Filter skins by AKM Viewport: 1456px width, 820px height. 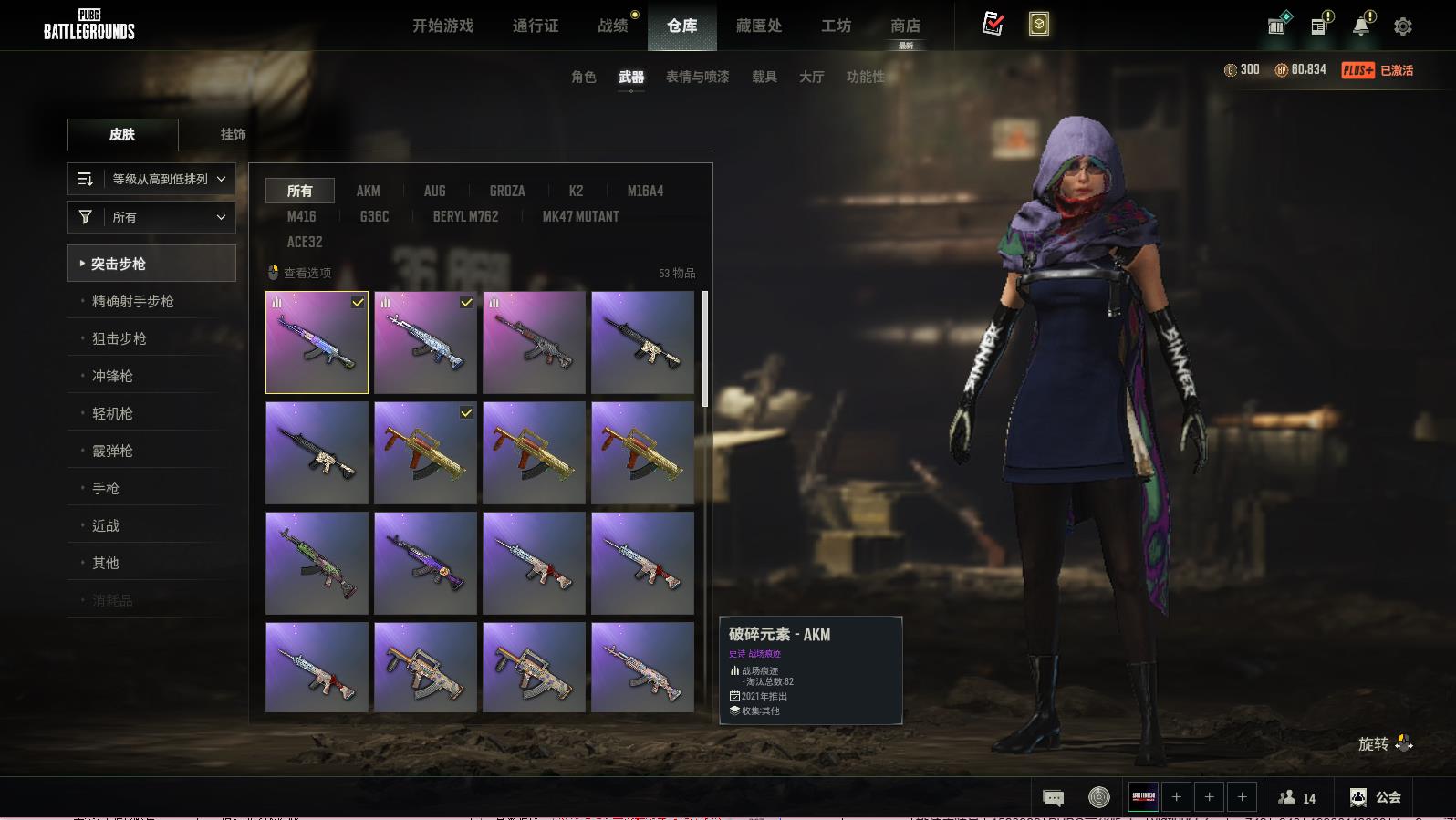368,191
